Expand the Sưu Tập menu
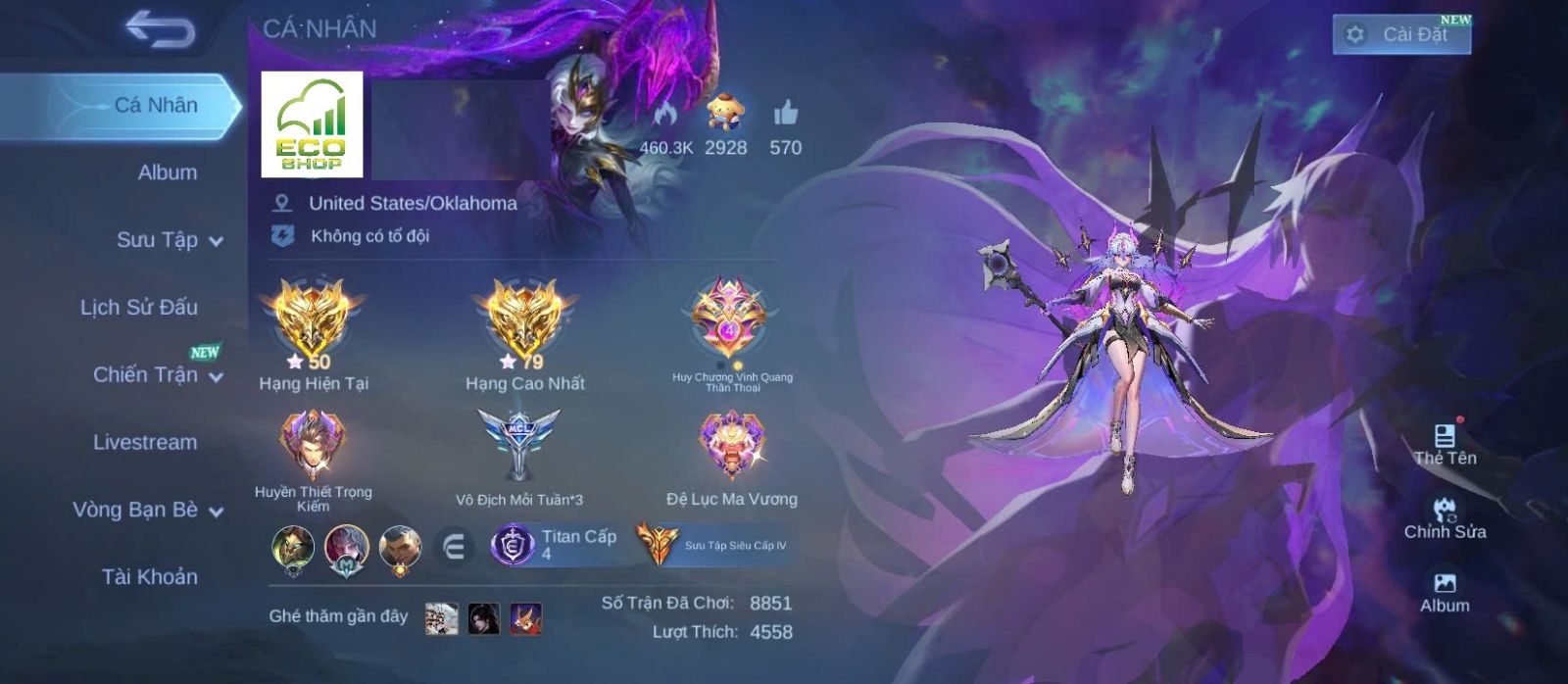The width and height of the screenshot is (1568, 684). click(169, 240)
